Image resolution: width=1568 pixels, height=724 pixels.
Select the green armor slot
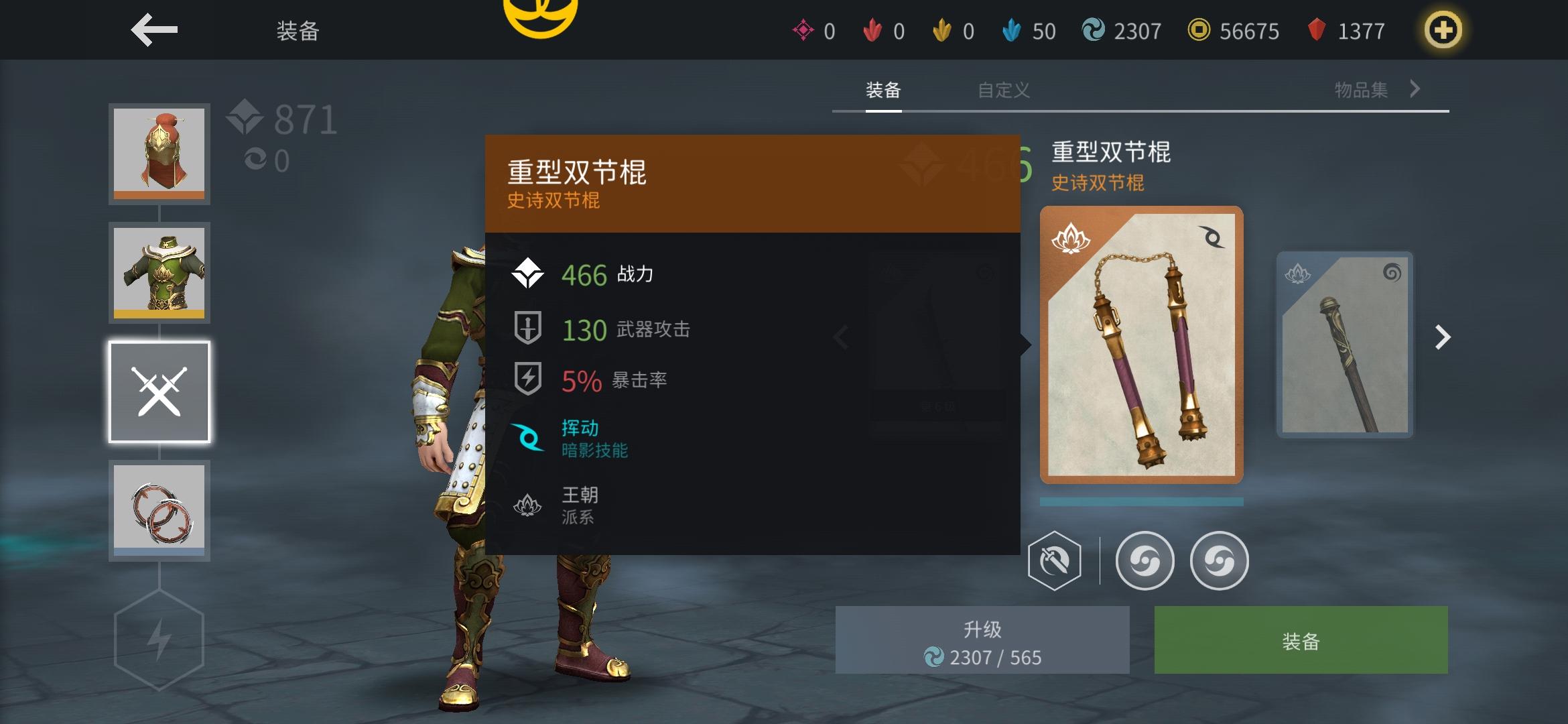[159, 273]
